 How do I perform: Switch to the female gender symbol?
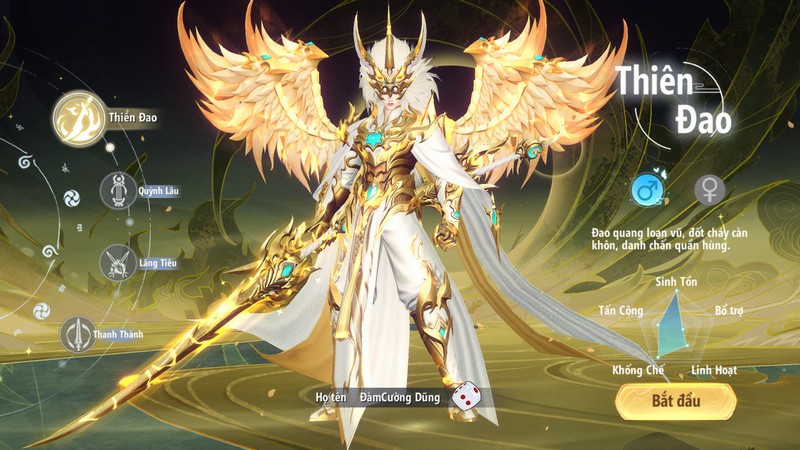(x=709, y=188)
